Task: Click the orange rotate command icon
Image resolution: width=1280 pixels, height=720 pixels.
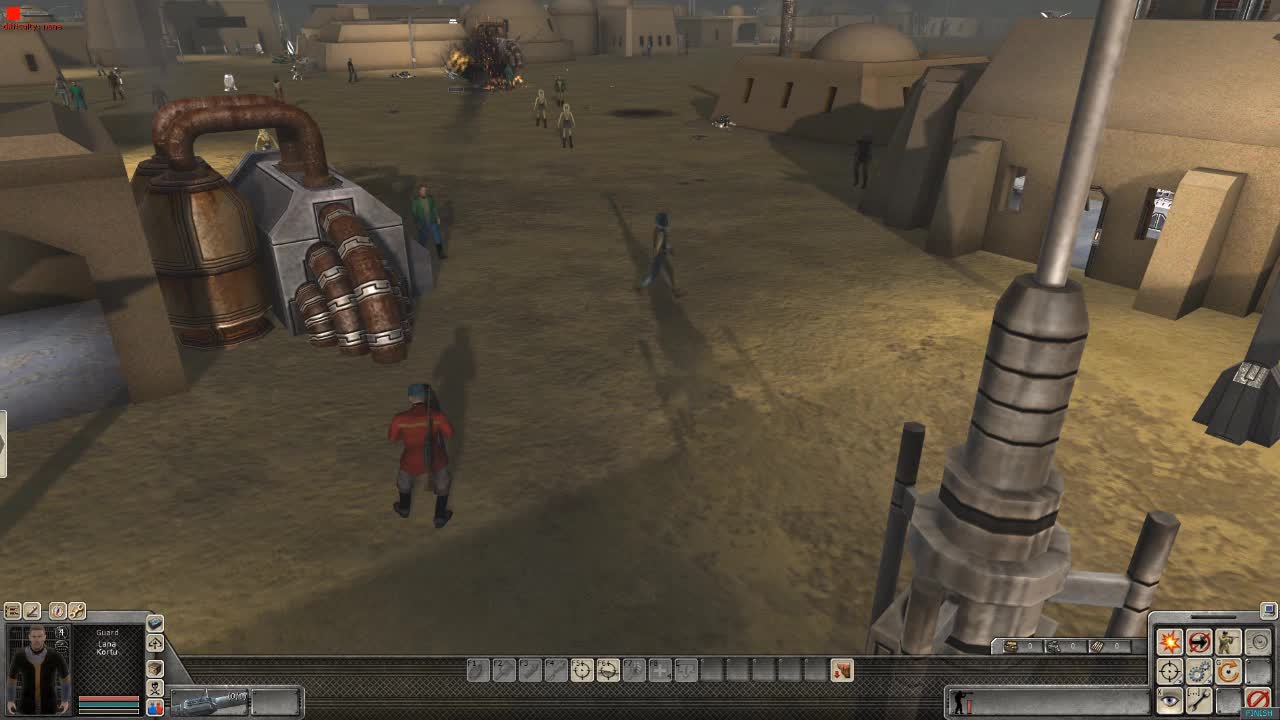Action: pos(1228,671)
